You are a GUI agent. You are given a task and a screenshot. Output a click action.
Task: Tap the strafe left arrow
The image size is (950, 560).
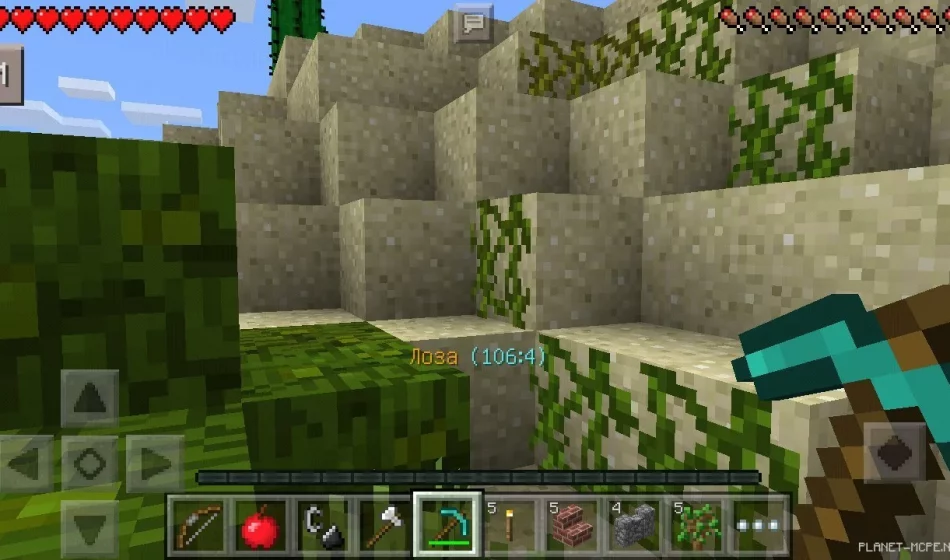28,463
